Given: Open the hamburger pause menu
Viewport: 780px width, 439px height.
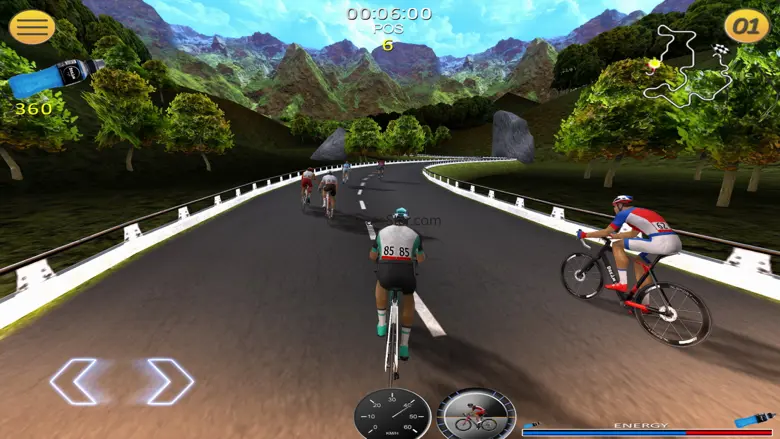Looking at the screenshot, I should [32, 26].
